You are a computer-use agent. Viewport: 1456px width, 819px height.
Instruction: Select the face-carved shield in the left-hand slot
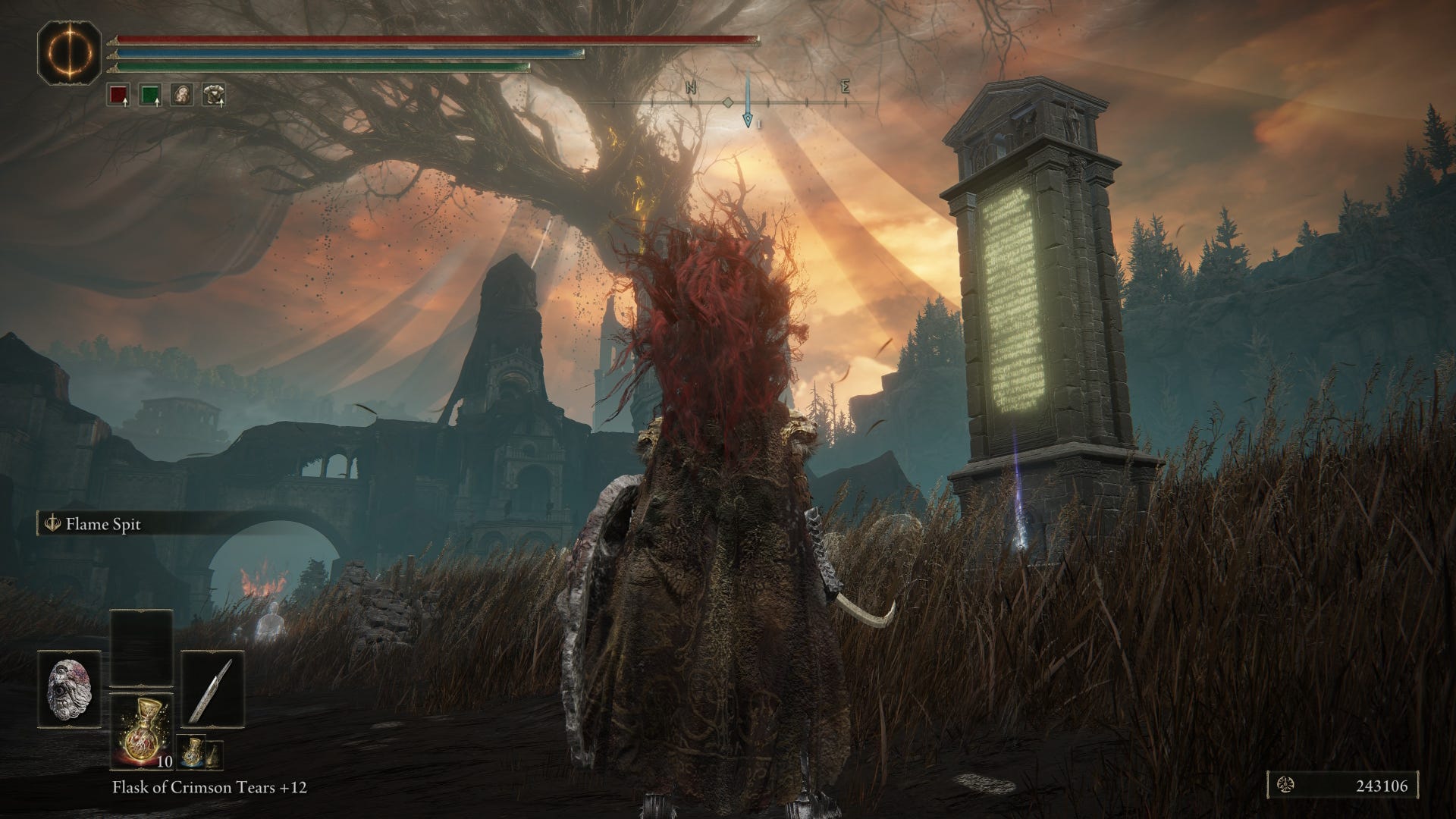[x=70, y=688]
